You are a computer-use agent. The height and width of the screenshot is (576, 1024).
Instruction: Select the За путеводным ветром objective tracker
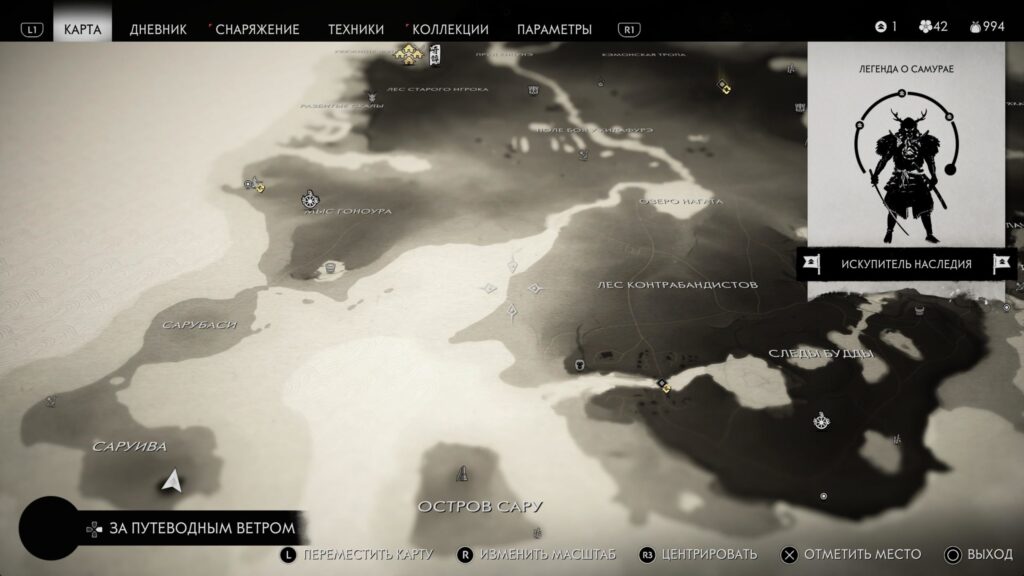tap(188, 527)
